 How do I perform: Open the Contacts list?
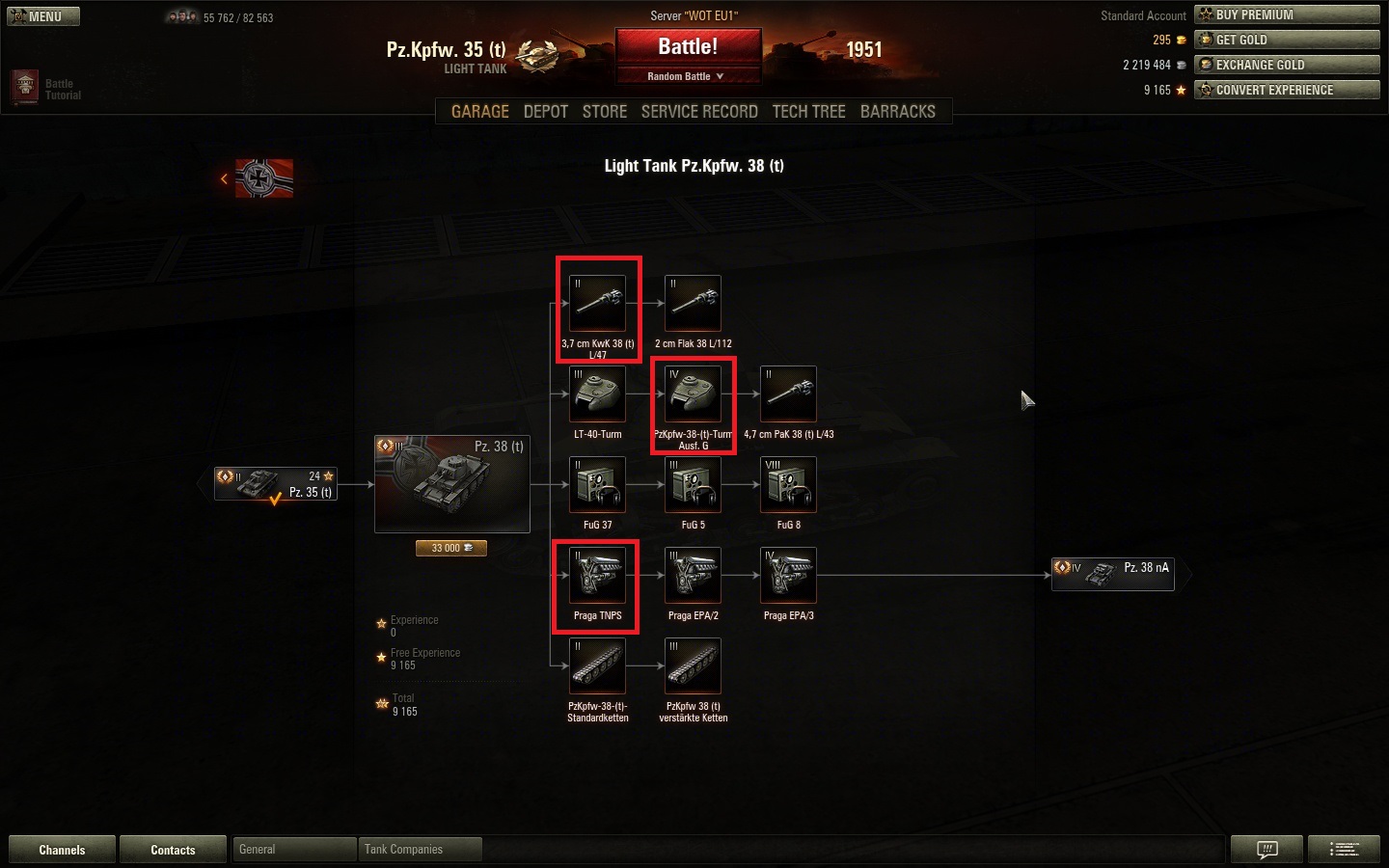click(173, 850)
